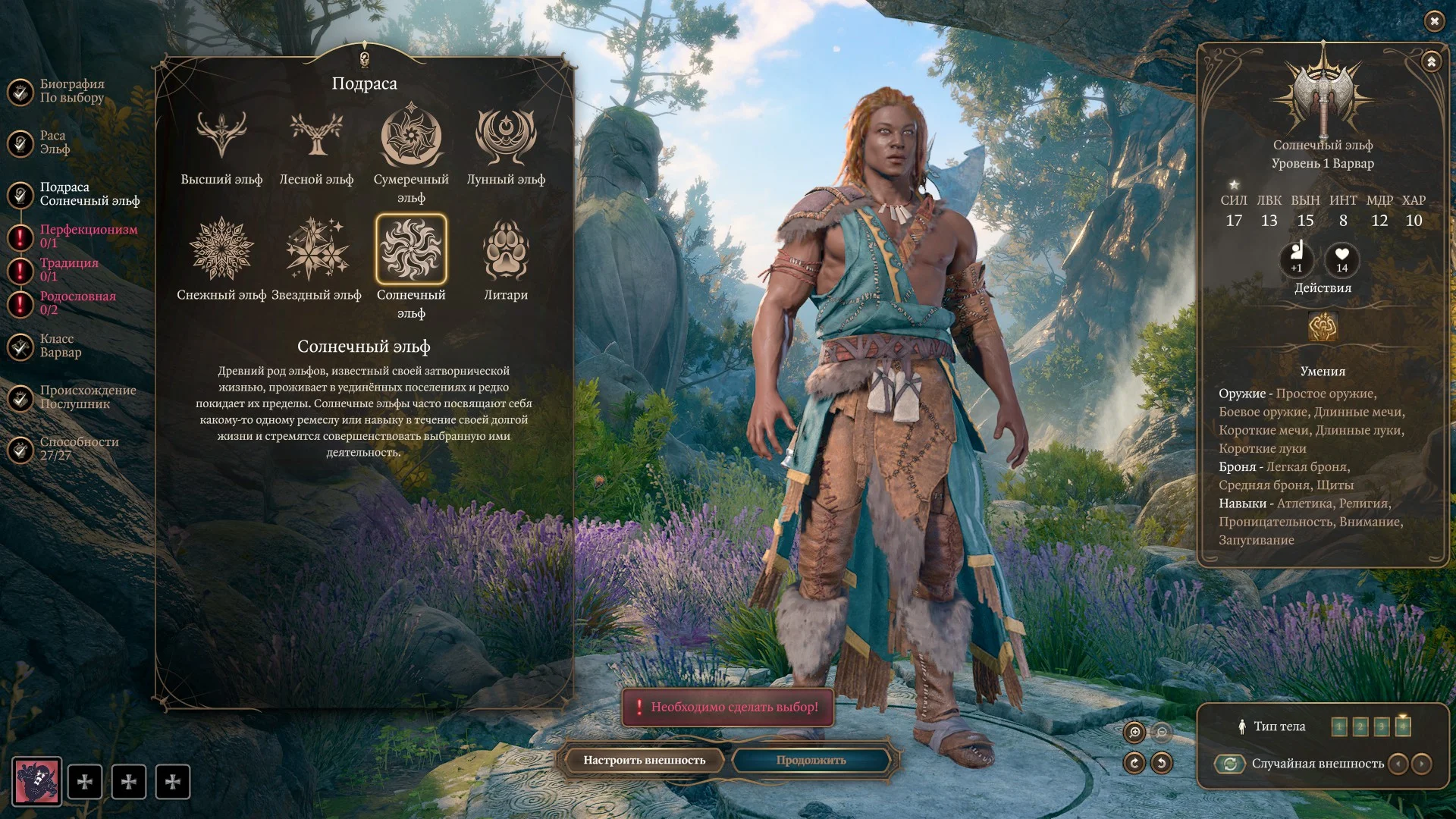Randomize appearance with Случайная внешность

[x=1230, y=764]
